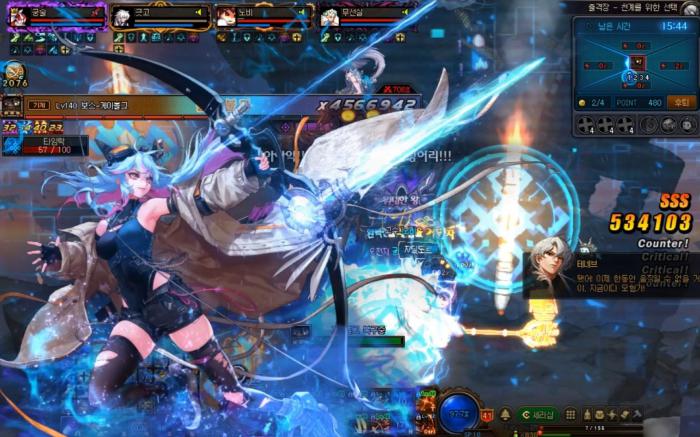Select party member 무신살's portrait frame
The height and width of the screenshot is (437, 700).
pyautogui.click(x=330, y=17)
